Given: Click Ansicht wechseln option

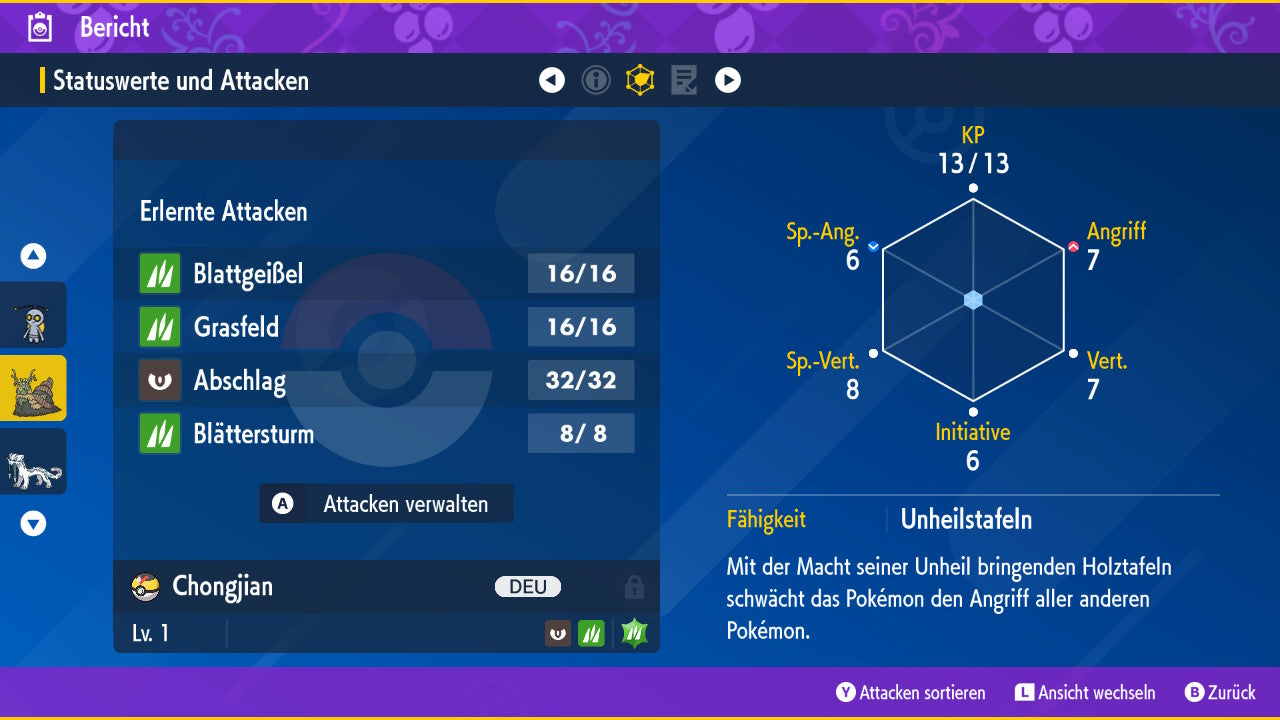Looking at the screenshot, I should (x=1085, y=693).
